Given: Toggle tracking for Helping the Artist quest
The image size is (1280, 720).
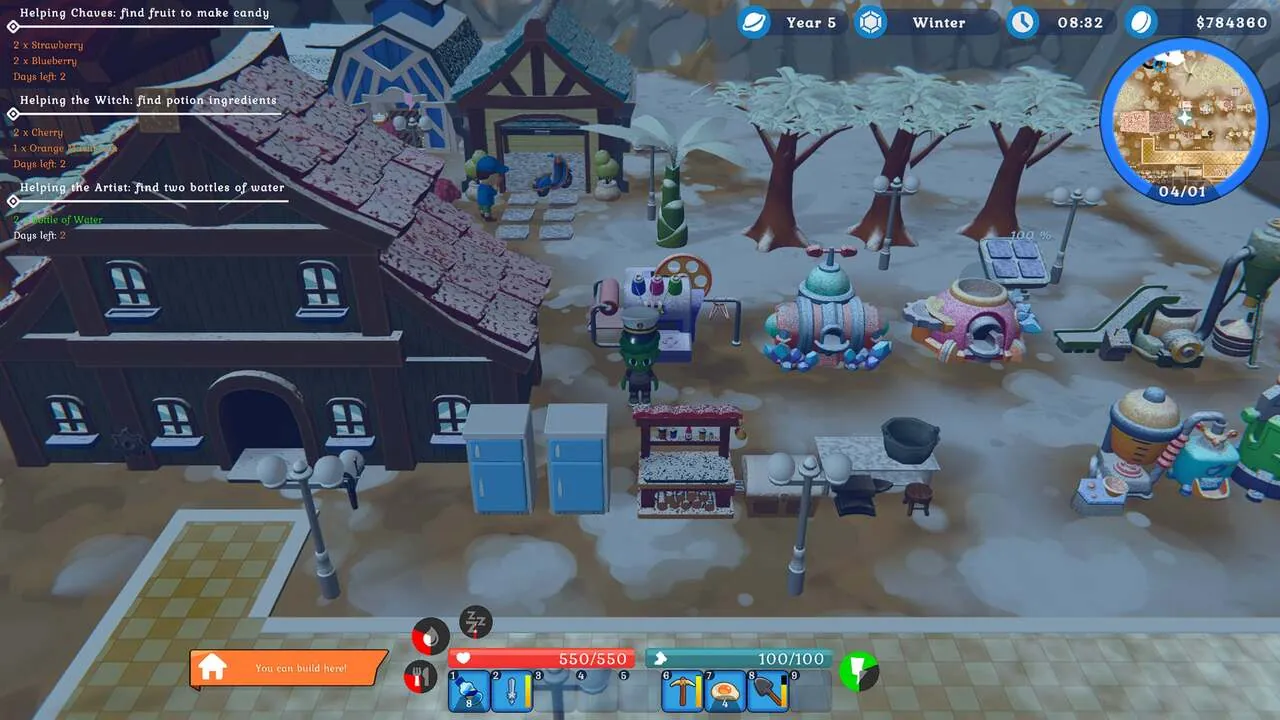Looking at the screenshot, I should 12,202.
